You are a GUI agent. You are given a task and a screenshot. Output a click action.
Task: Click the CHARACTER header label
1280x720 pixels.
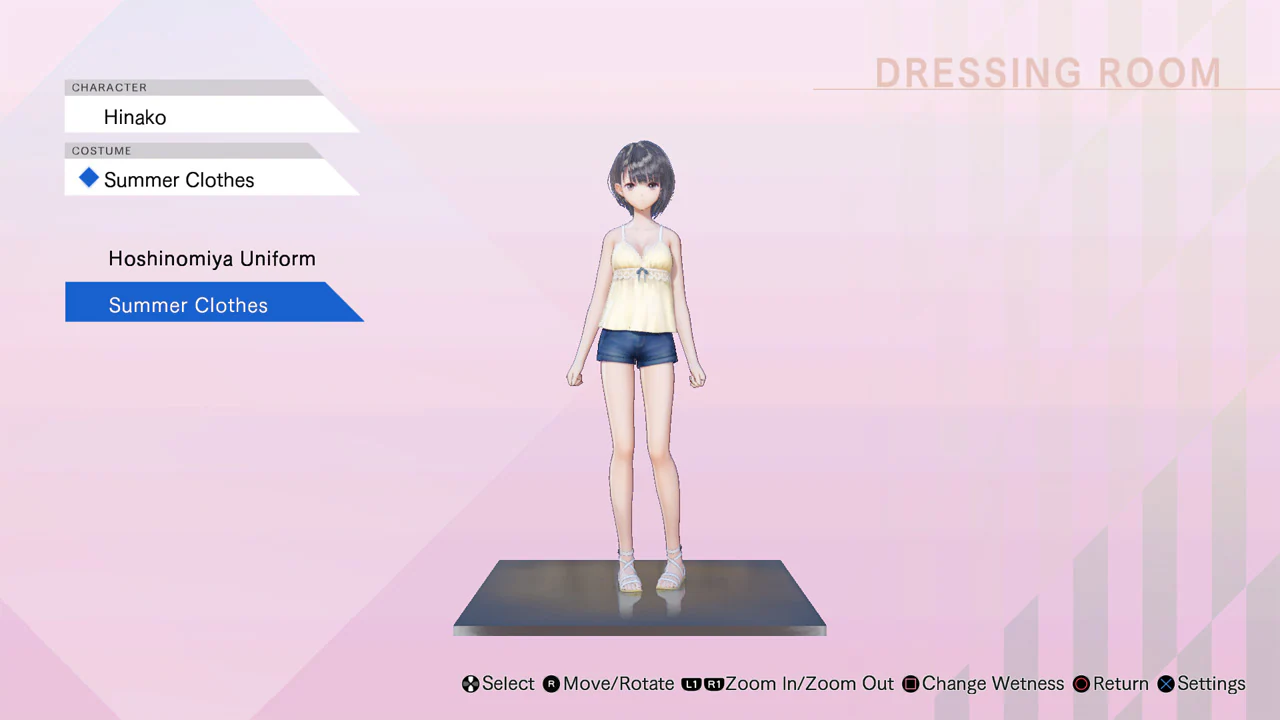coord(109,87)
